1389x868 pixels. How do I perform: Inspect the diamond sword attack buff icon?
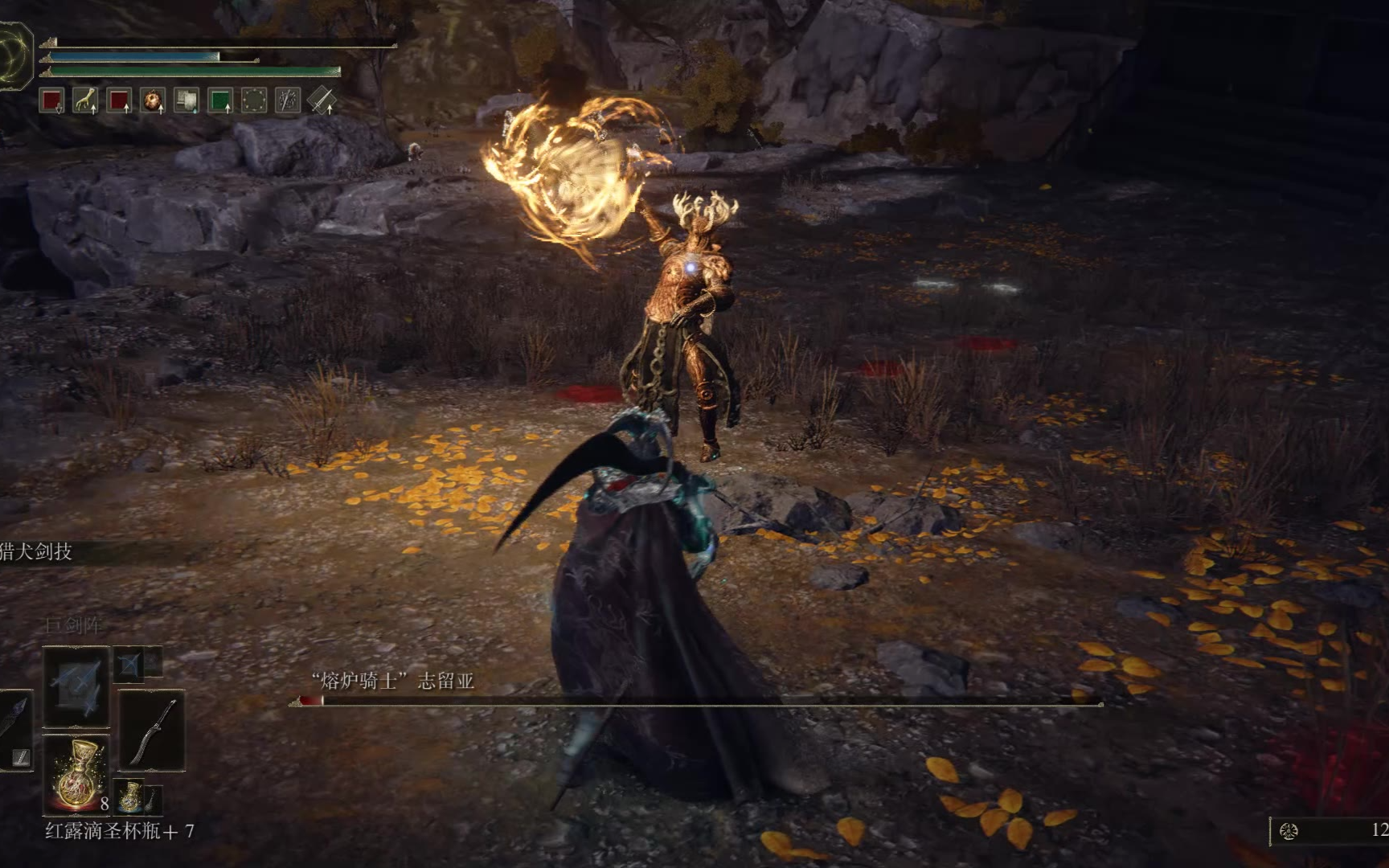pyautogui.click(x=322, y=101)
